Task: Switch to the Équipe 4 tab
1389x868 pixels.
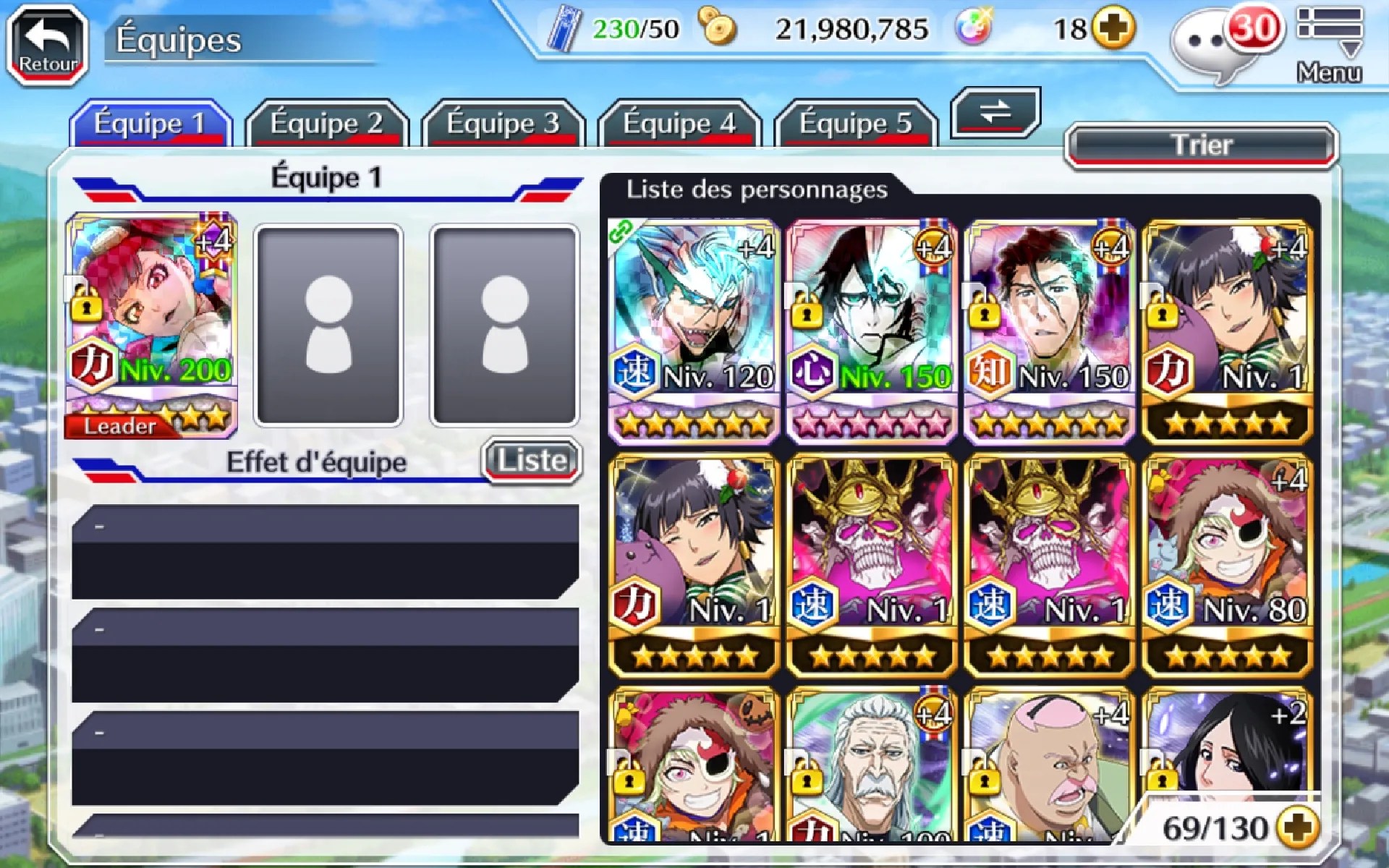Action: pos(679,124)
